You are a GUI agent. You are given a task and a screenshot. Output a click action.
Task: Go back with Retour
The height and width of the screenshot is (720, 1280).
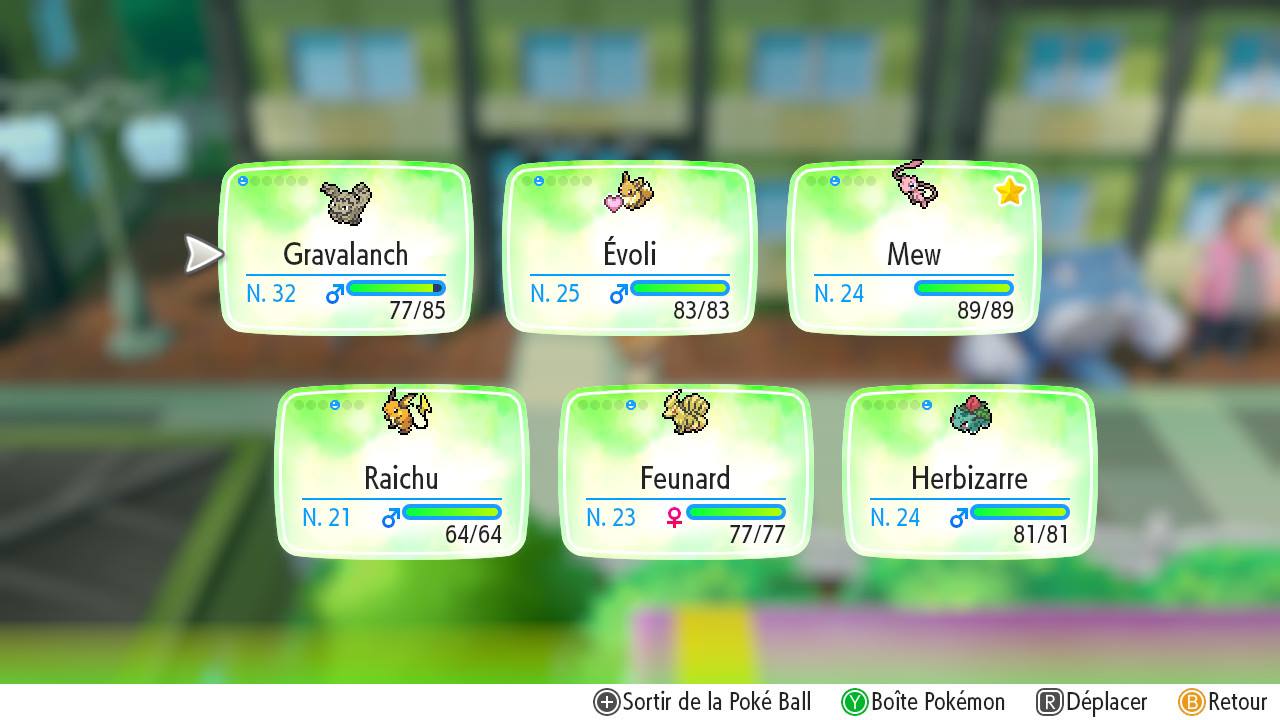tap(1223, 702)
